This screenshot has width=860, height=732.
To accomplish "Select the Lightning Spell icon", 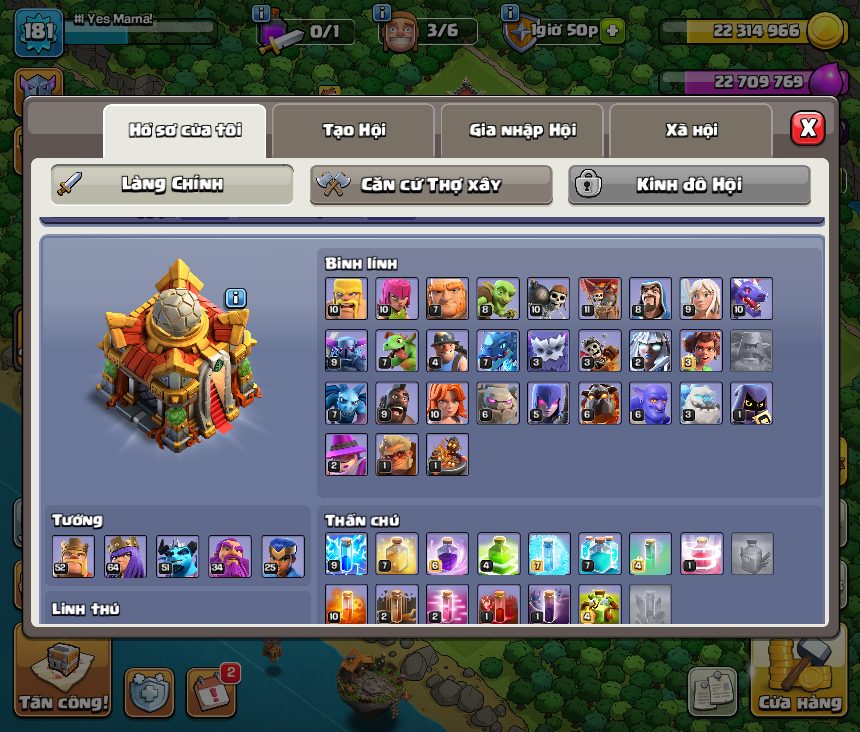I will (x=346, y=554).
